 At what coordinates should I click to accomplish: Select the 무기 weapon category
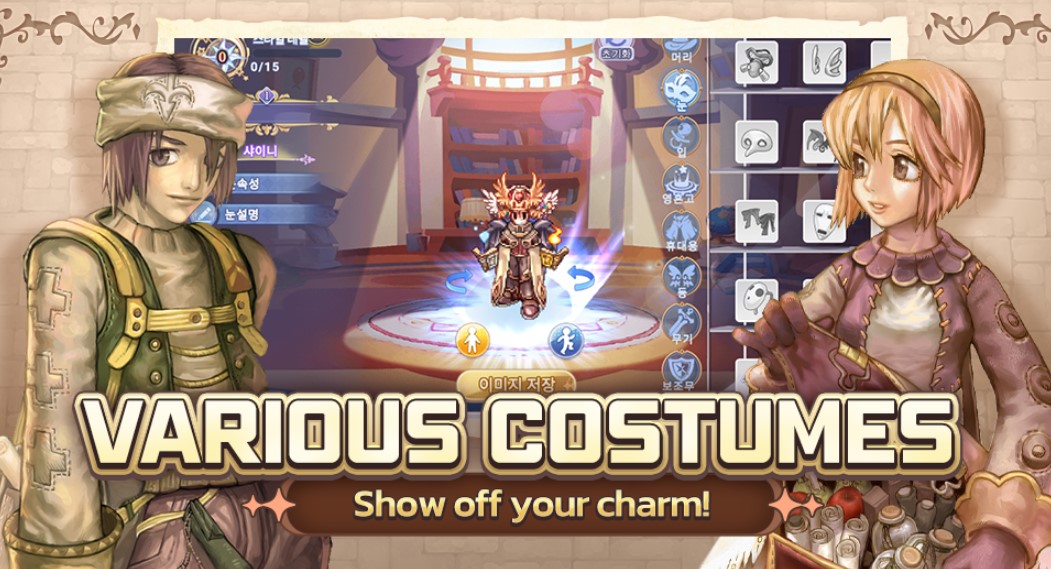tap(682, 324)
